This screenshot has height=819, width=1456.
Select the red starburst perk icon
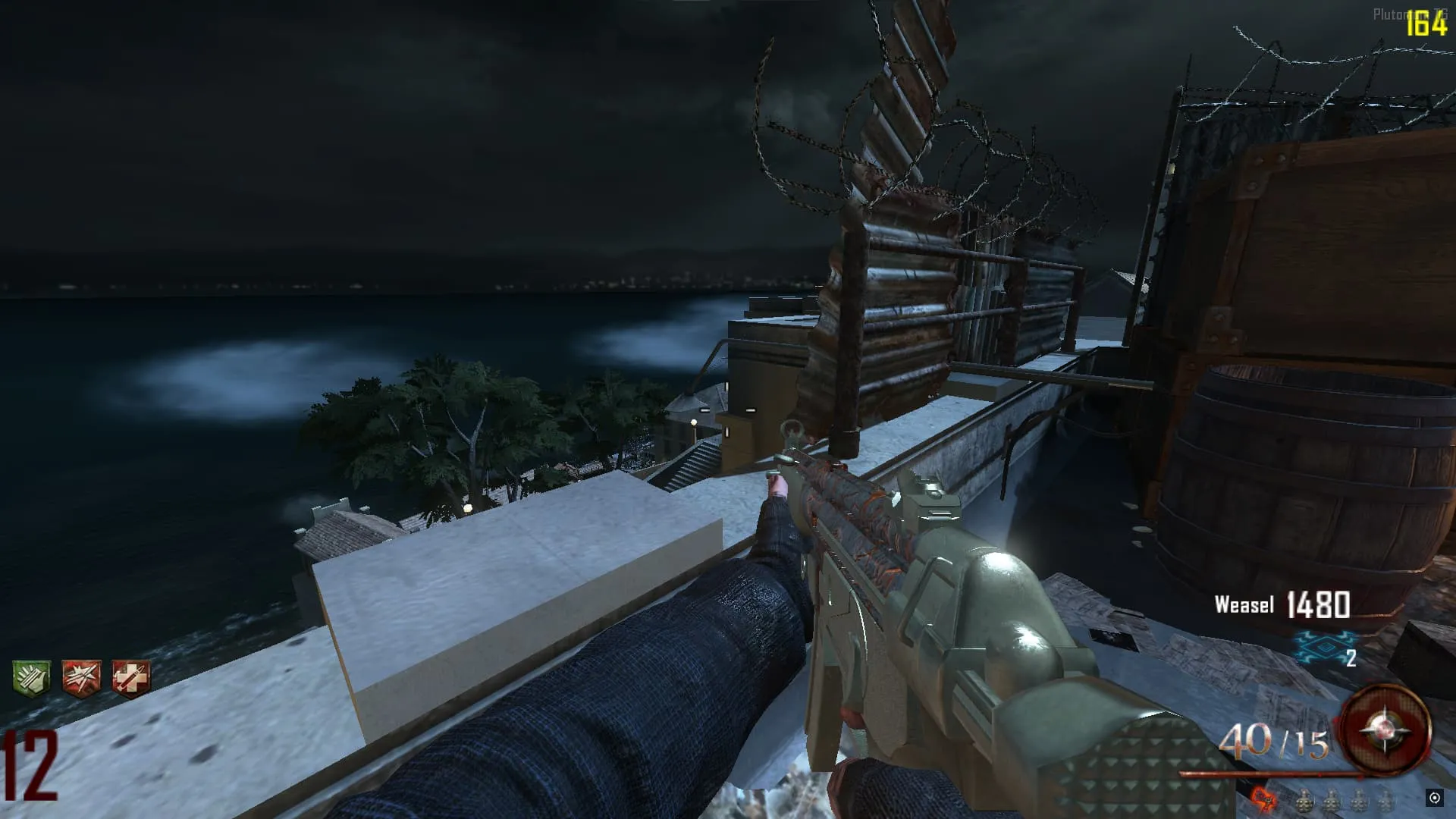click(81, 677)
